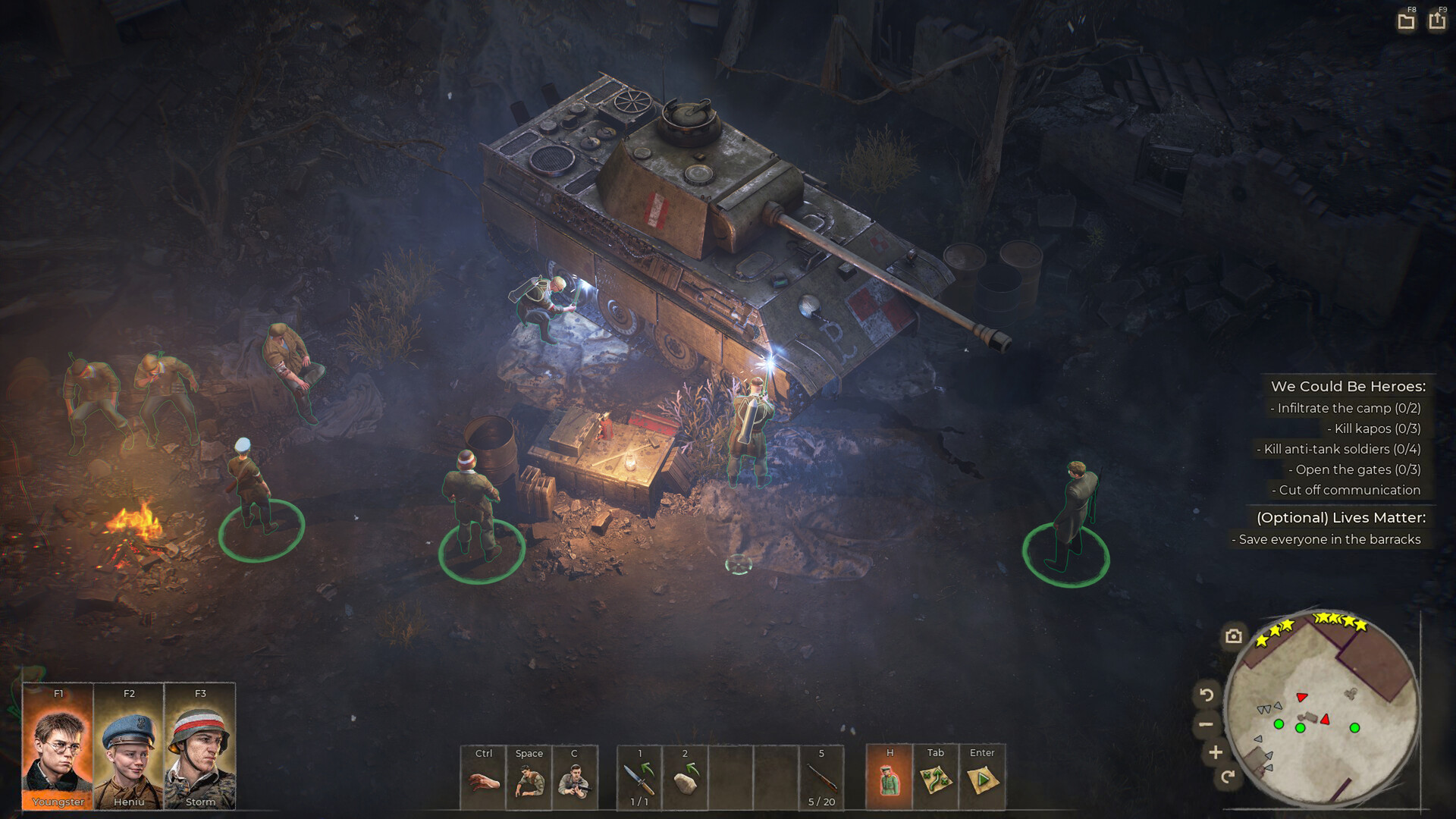Activate the aim rifle action
The height and width of the screenshot is (819, 1456).
coord(574,779)
